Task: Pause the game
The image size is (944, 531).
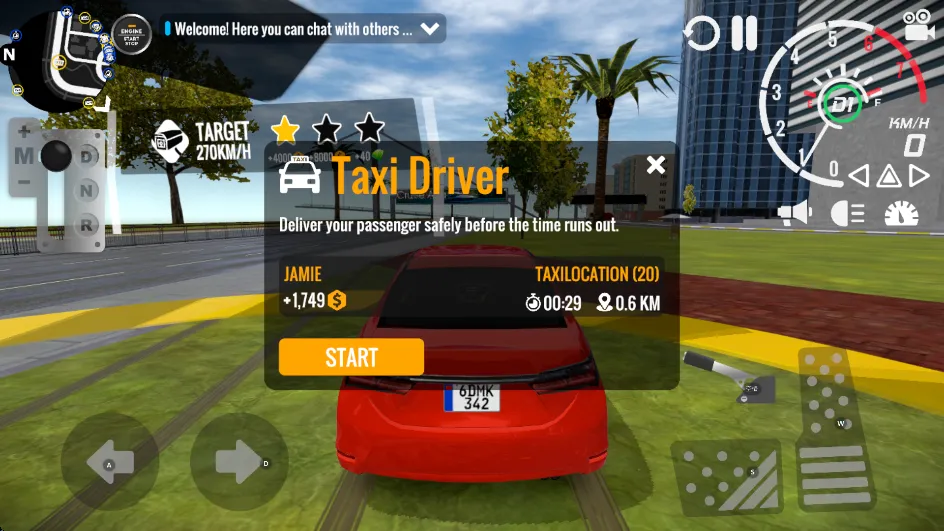Action: [744, 33]
